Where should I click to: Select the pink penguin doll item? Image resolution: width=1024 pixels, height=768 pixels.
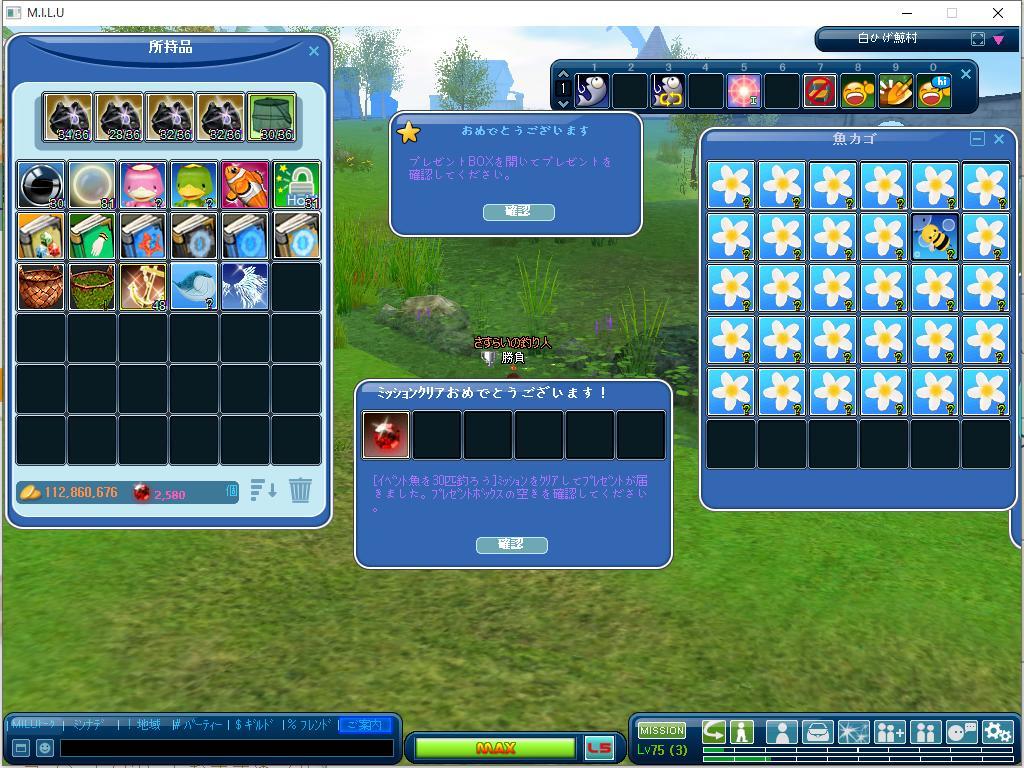pos(143,185)
